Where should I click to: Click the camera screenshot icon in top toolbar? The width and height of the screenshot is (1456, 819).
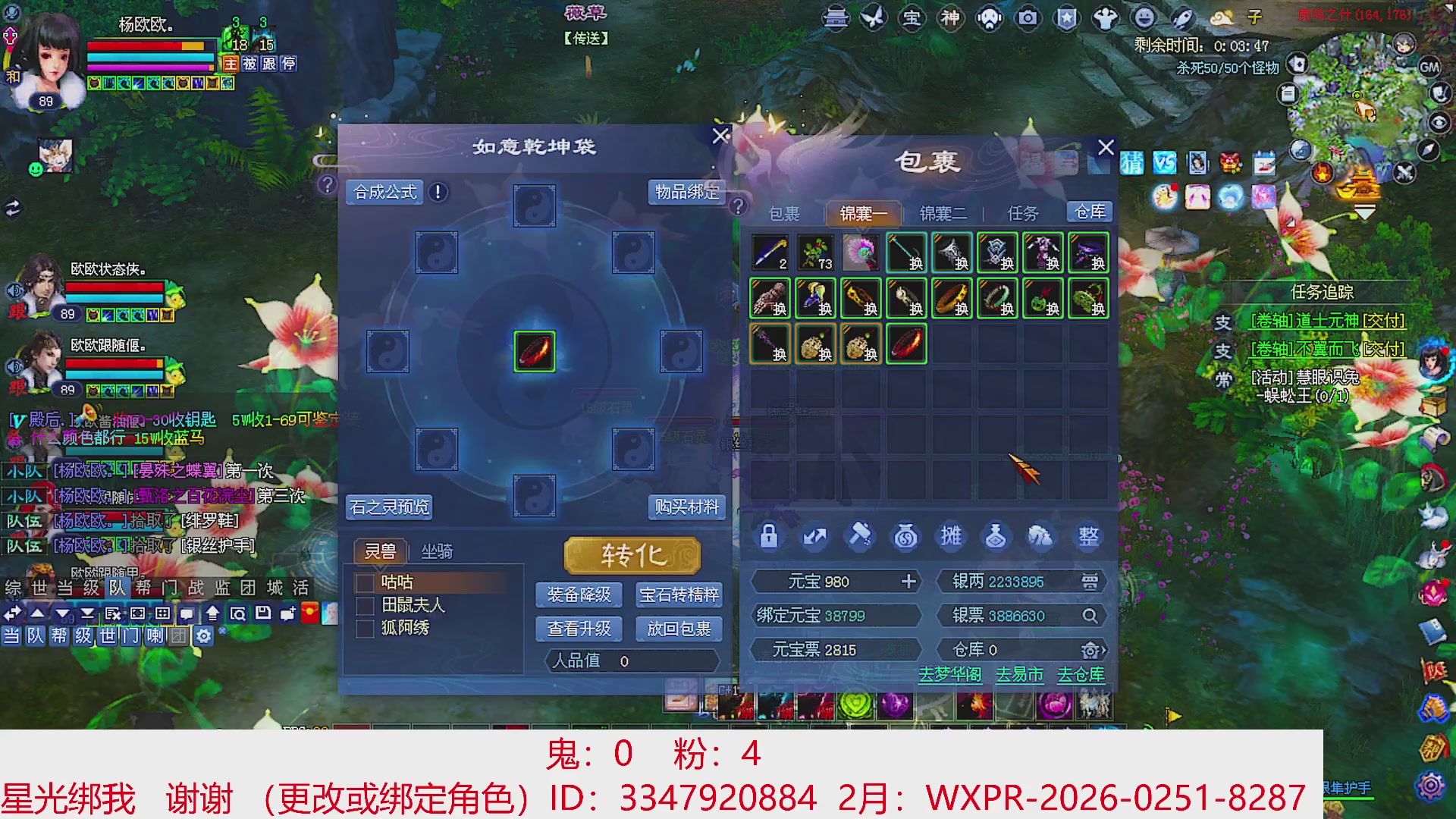pos(1028,17)
